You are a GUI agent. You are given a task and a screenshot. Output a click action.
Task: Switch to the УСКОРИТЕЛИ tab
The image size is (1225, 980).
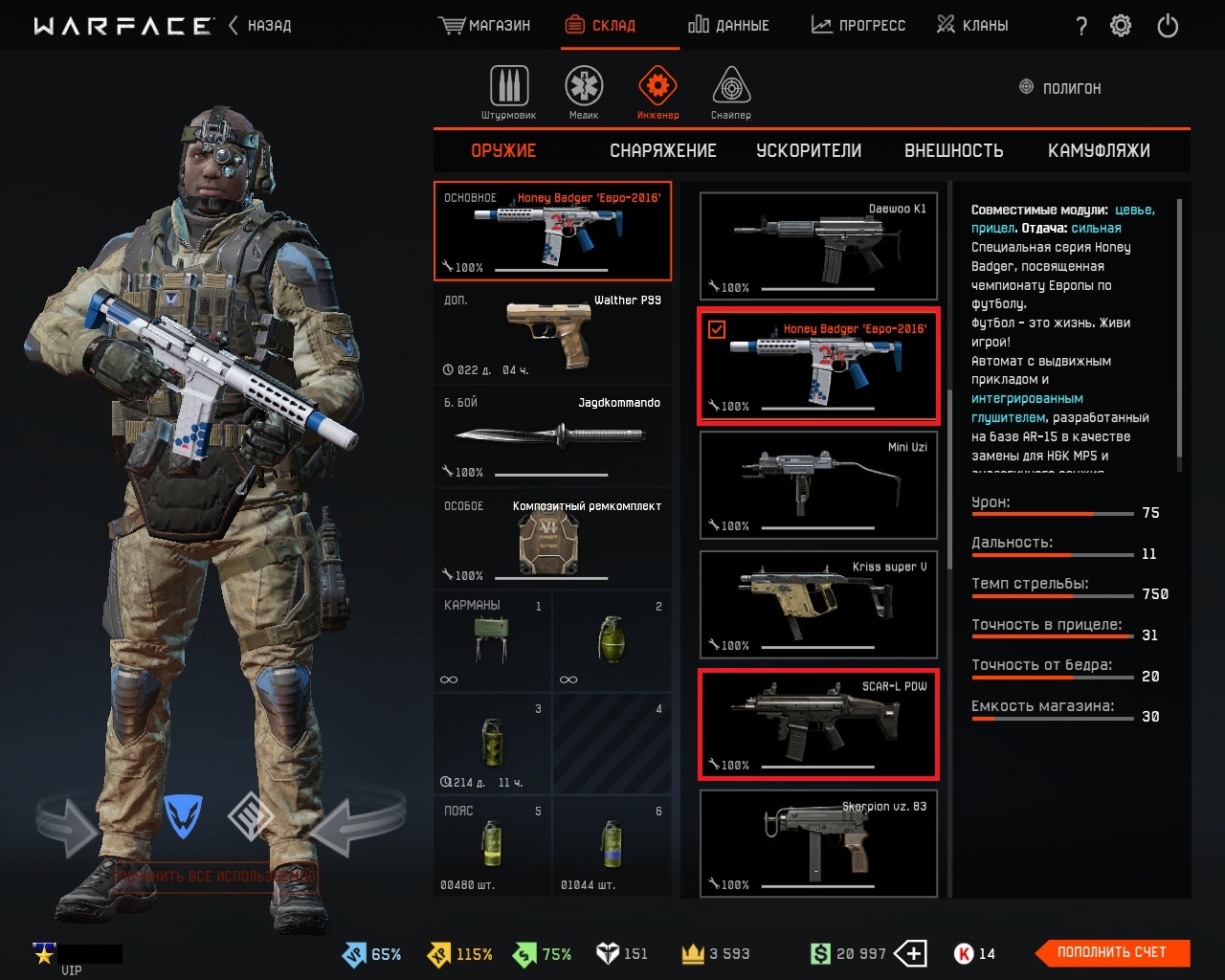click(x=809, y=151)
